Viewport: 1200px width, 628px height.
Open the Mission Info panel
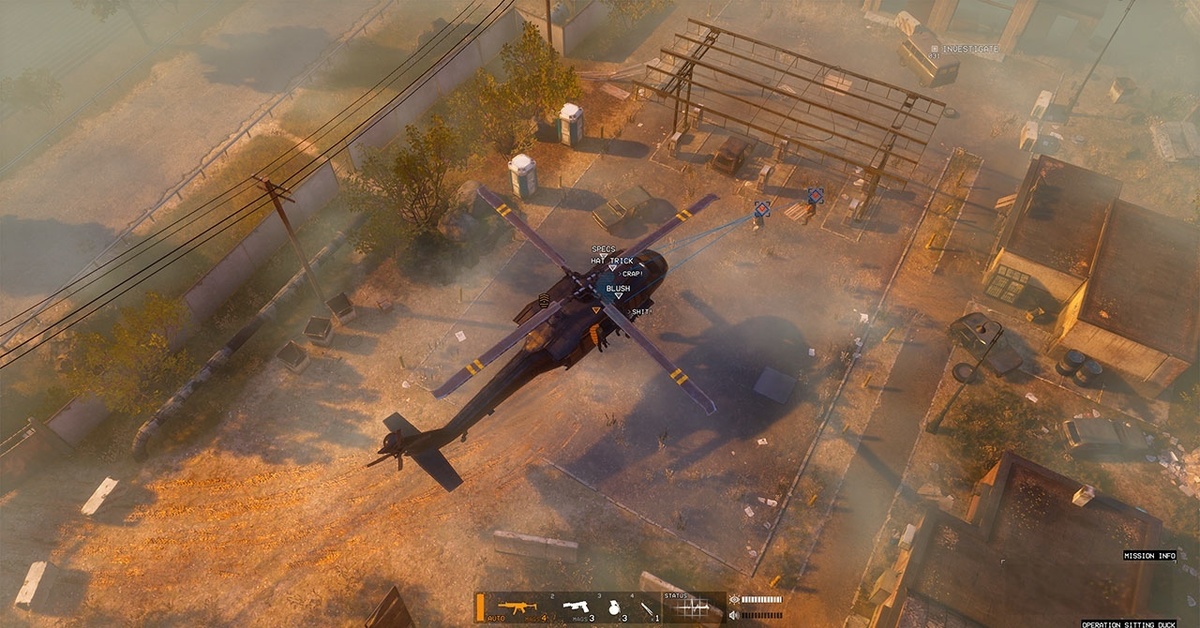pyautogui.click(x=1149, y=555)
